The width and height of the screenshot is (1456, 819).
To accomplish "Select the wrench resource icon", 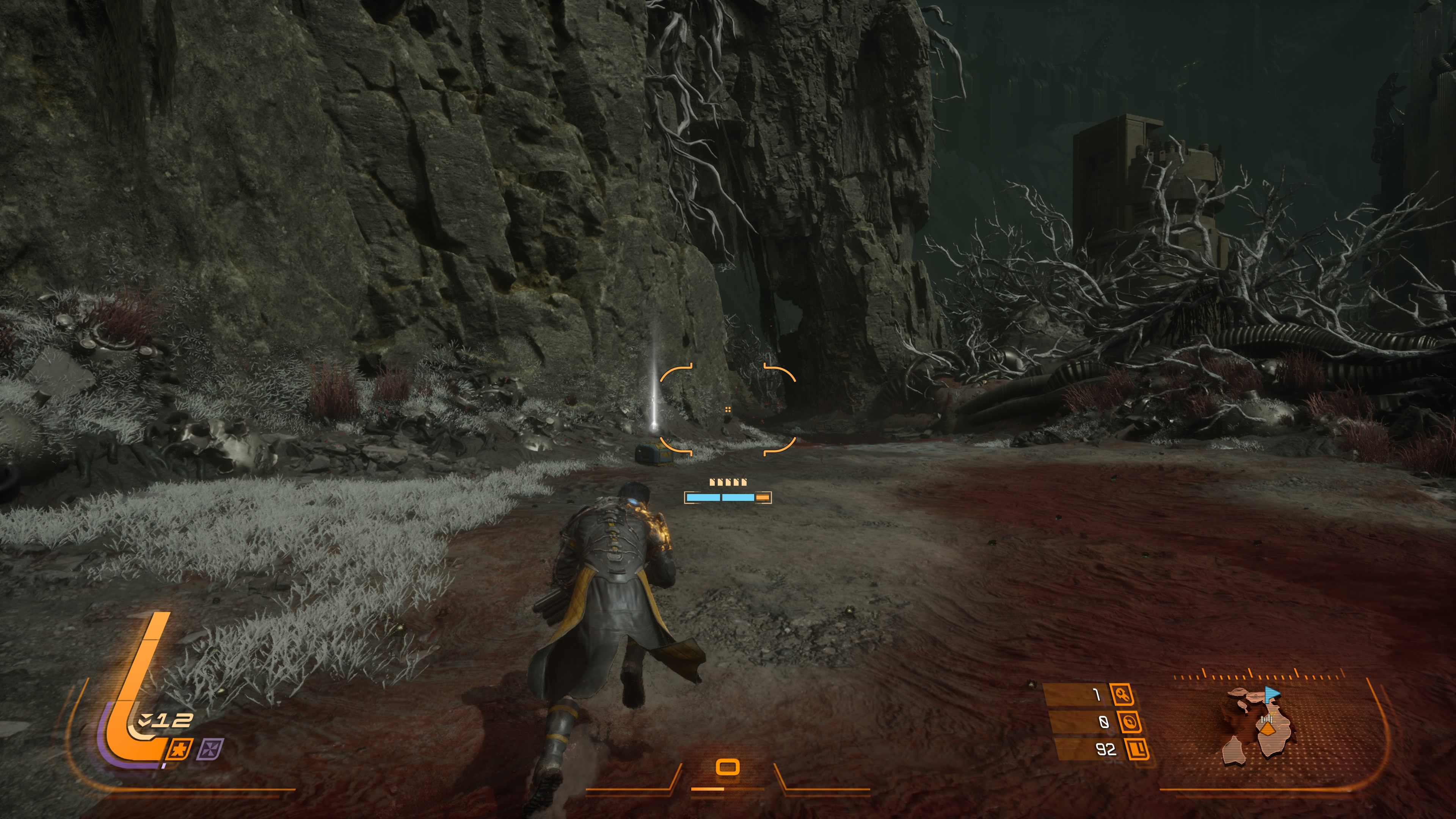I will click(x=1122, y=694).
